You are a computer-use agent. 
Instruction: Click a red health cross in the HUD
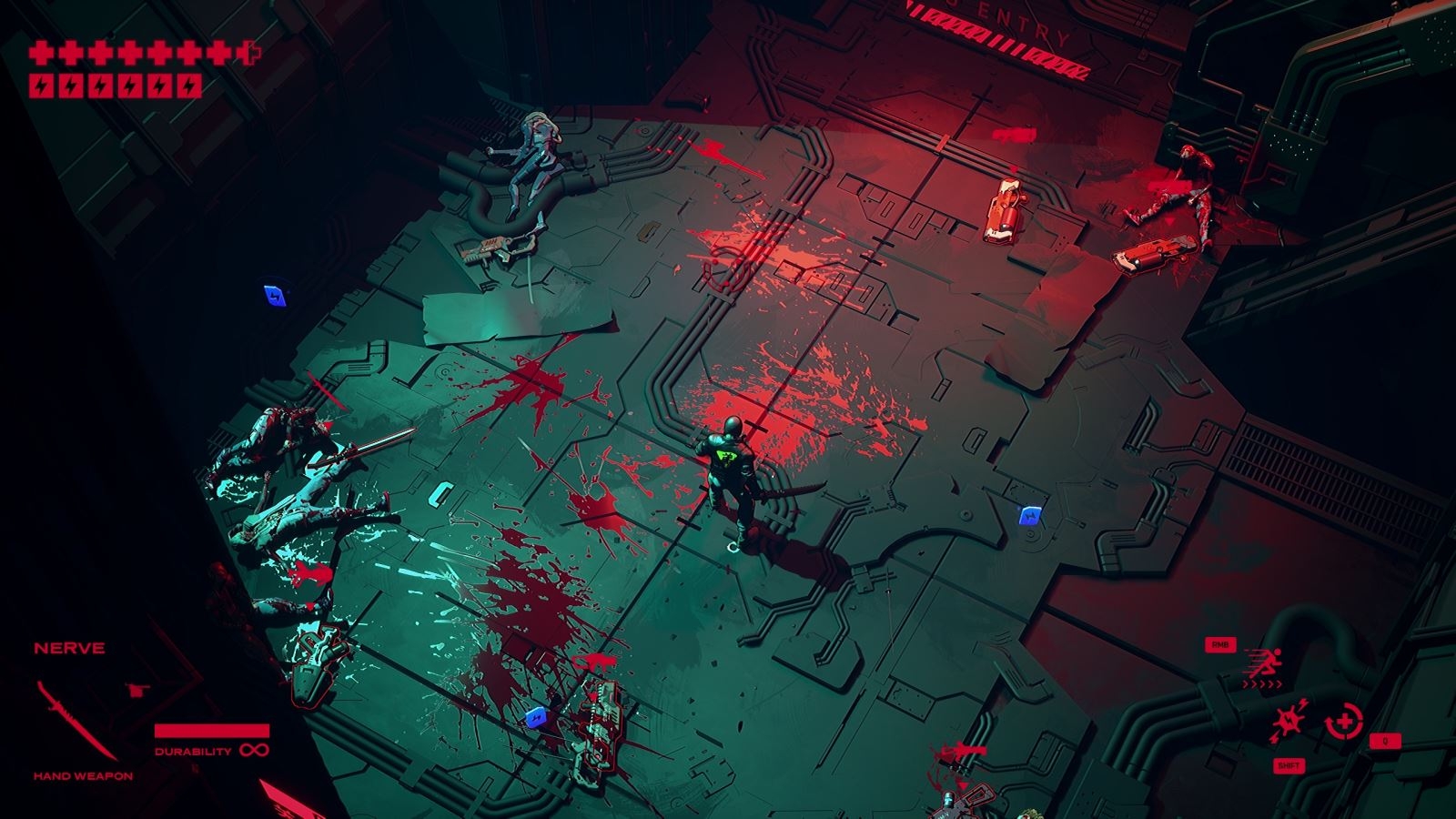coord(41,52)
